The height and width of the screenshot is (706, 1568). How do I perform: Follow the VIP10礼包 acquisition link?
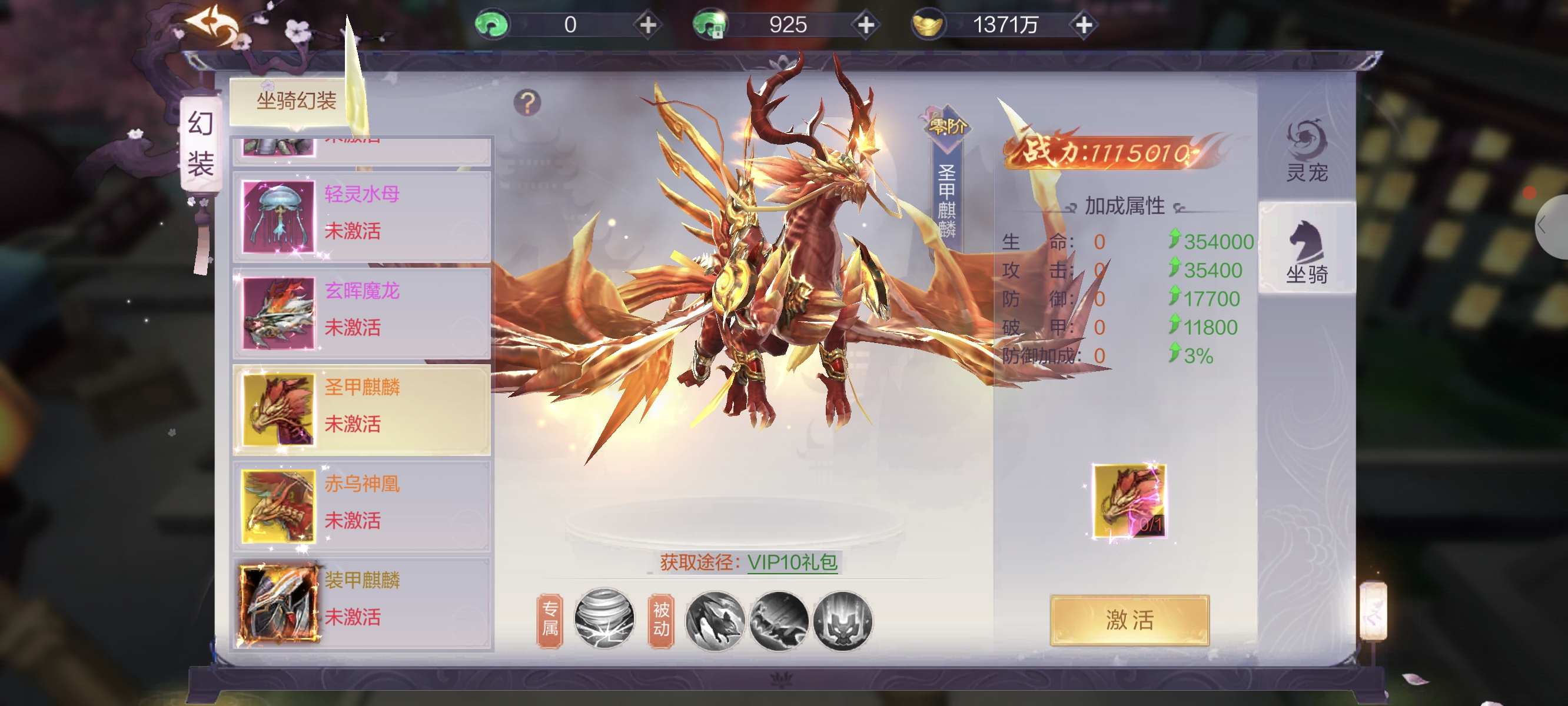pos(792,562)
